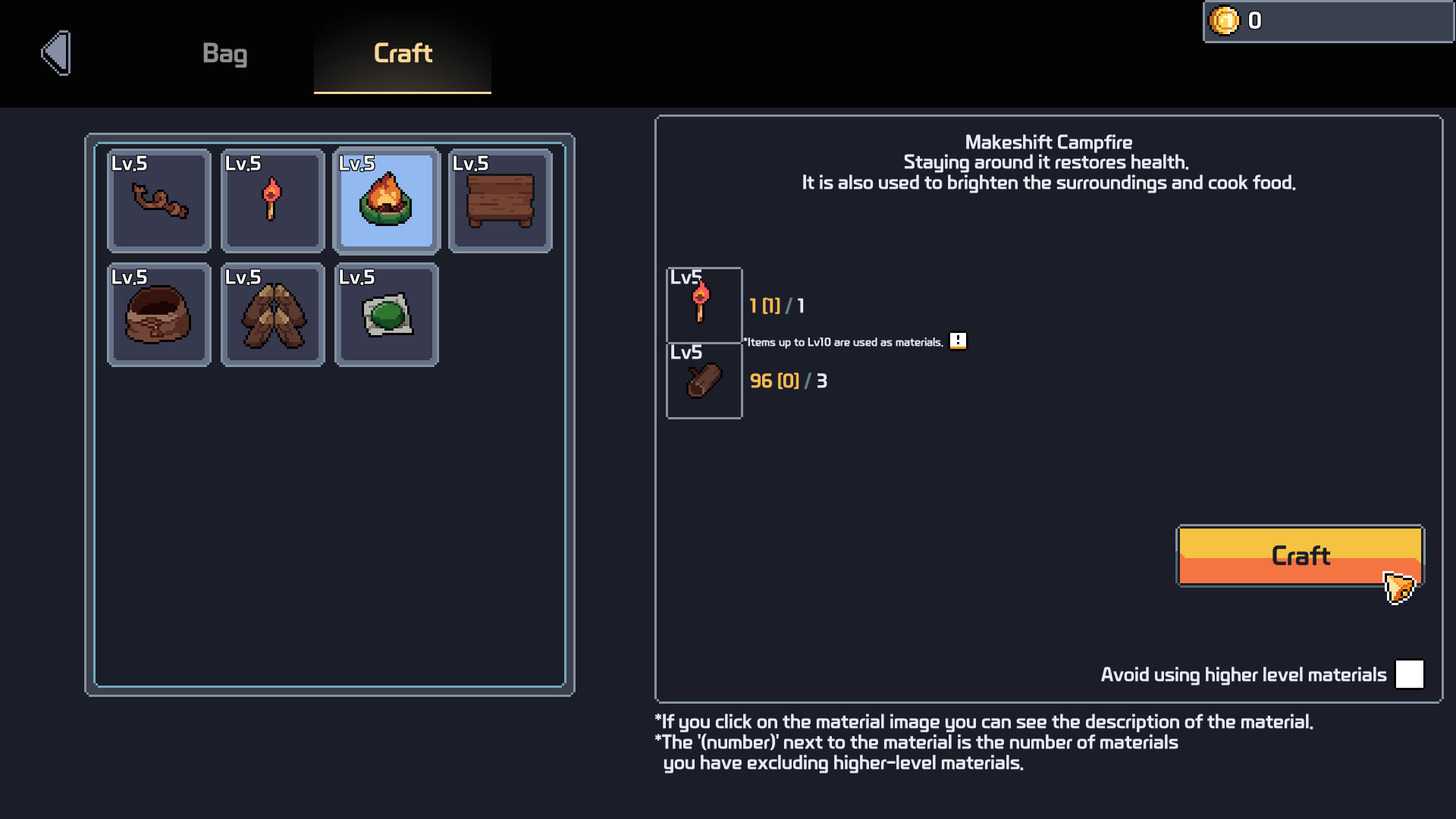
Task: Click the log material image to view its description
Action: coord(704,381)
